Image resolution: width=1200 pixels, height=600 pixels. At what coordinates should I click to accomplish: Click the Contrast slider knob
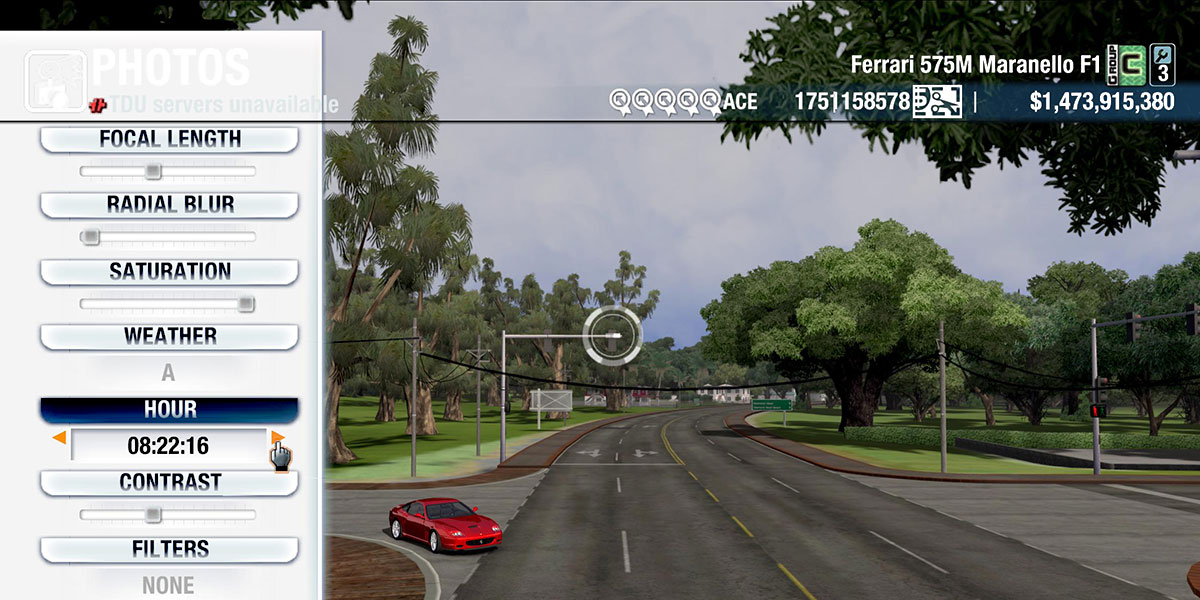[152, 515]
